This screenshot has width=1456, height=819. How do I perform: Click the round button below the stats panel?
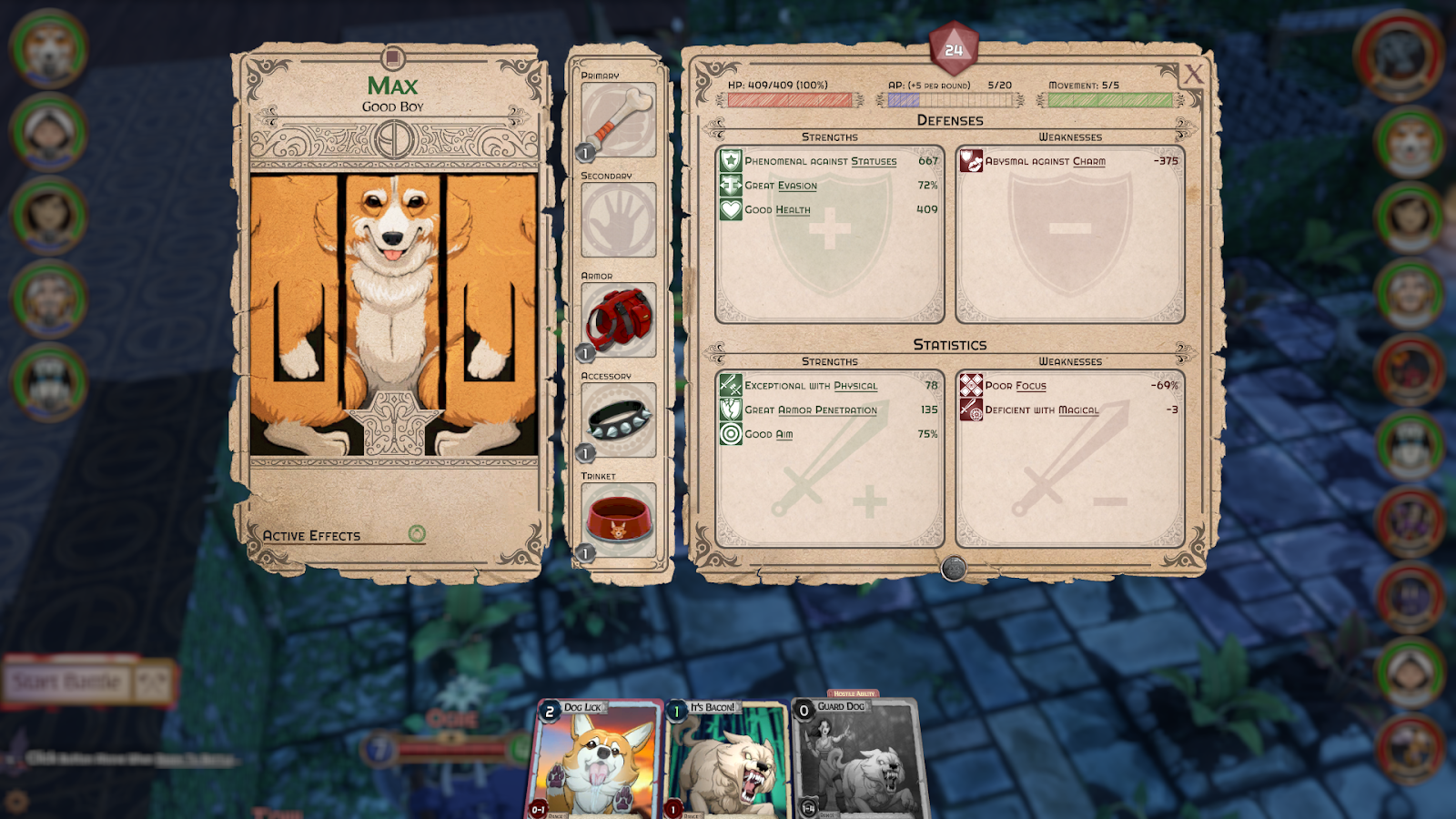coord(953,569)
